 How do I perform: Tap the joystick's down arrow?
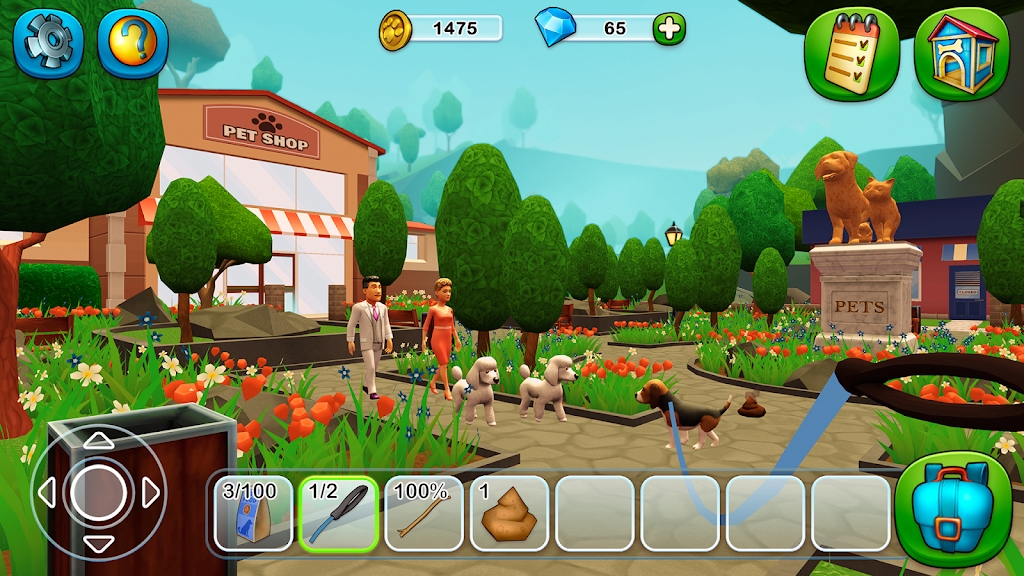pyautogui.click(x=98, y=544)
